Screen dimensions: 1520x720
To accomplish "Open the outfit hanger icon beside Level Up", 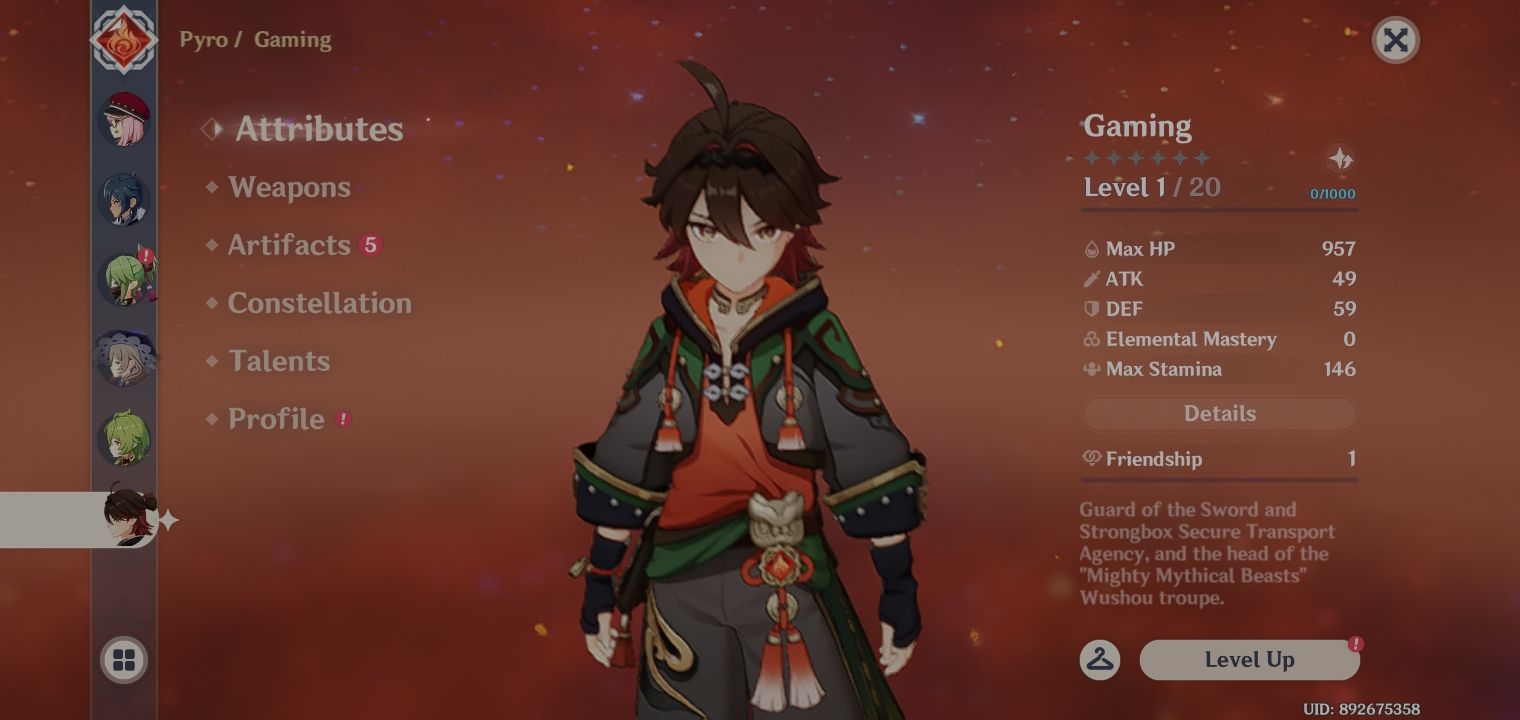I will click(1098, 660).
